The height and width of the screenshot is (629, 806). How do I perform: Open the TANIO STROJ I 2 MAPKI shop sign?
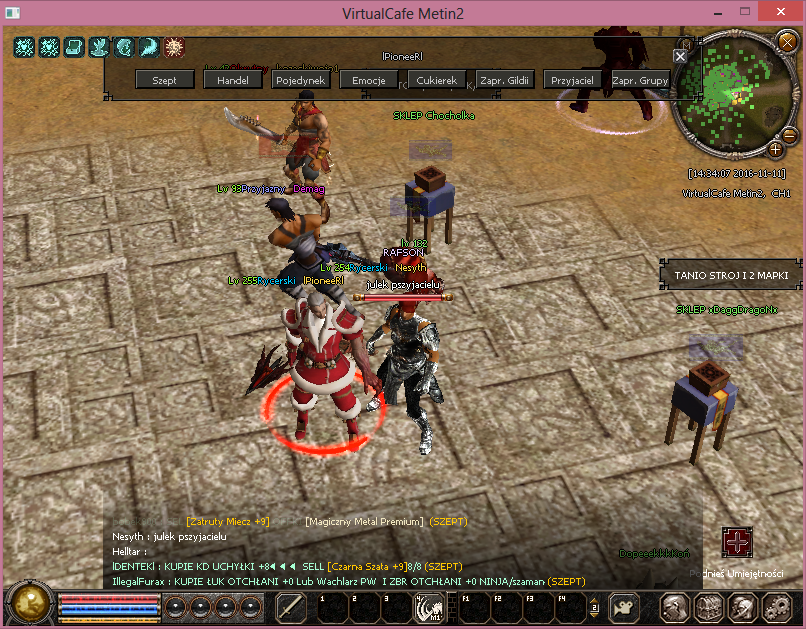pos(731,274)
